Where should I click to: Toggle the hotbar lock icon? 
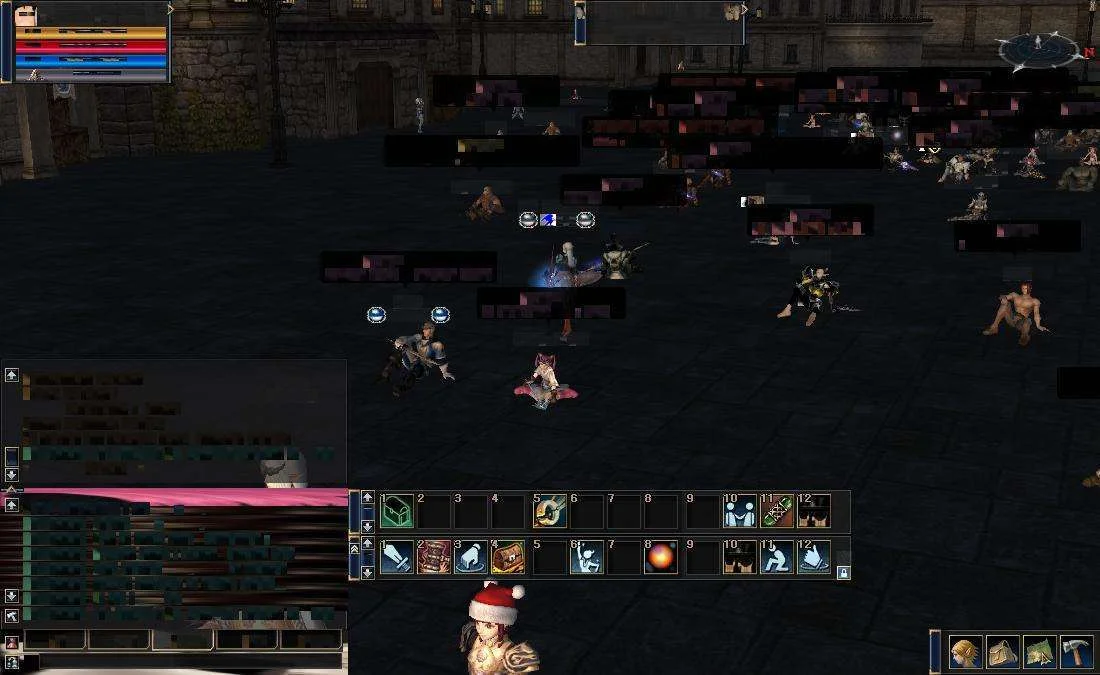point(843,573)
